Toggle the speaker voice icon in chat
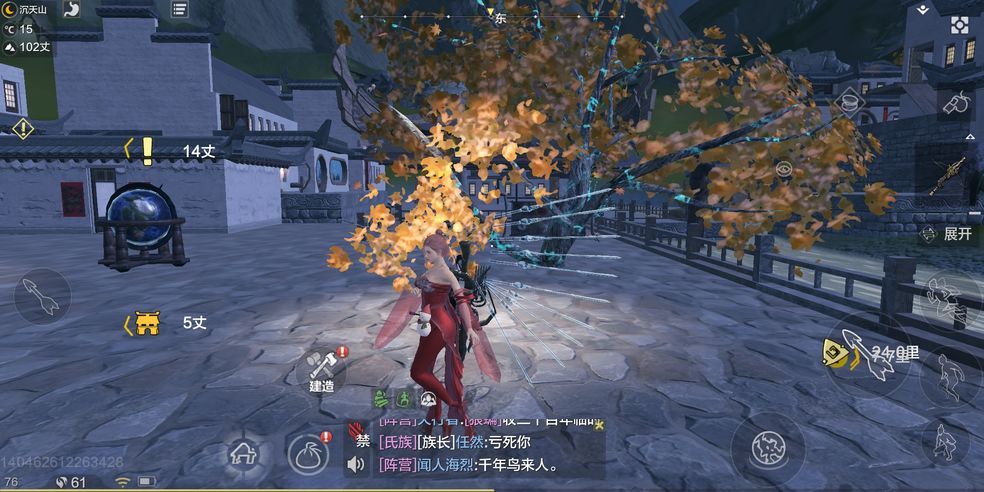The width and height of the screenshot is (984, 492). (x=356, y=464)
